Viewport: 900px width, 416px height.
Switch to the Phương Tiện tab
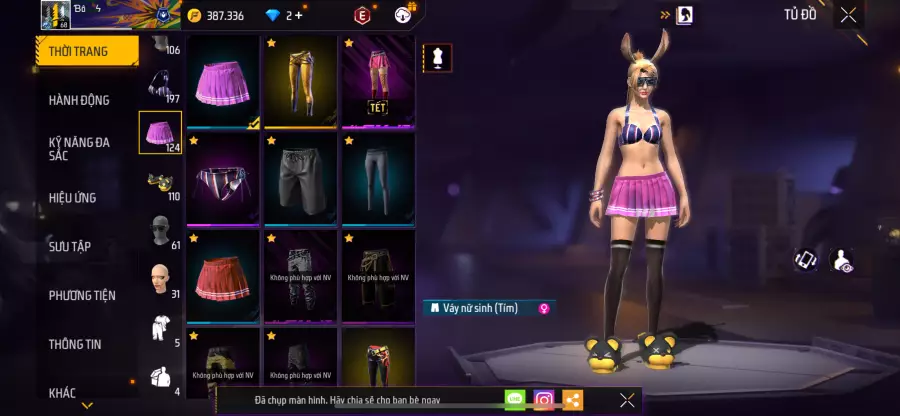82,295
